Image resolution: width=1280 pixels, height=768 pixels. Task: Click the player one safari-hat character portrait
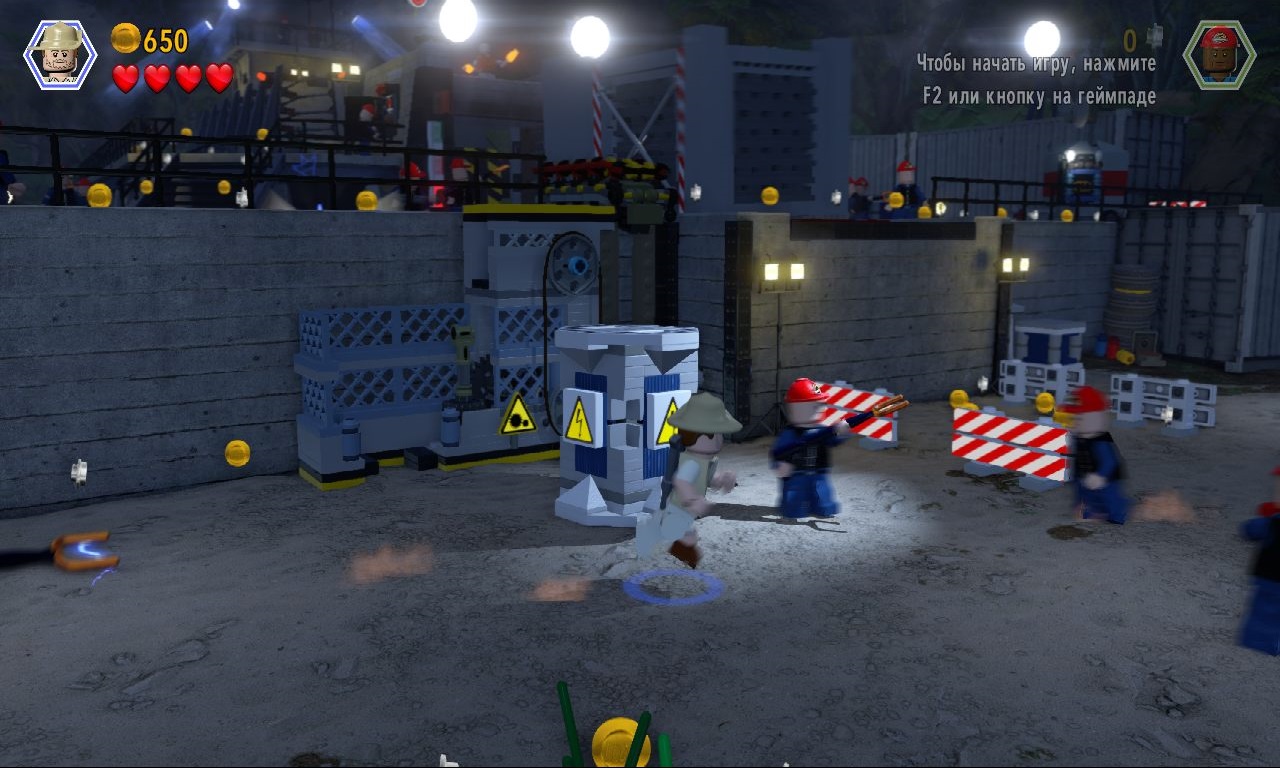click(60, 54)
